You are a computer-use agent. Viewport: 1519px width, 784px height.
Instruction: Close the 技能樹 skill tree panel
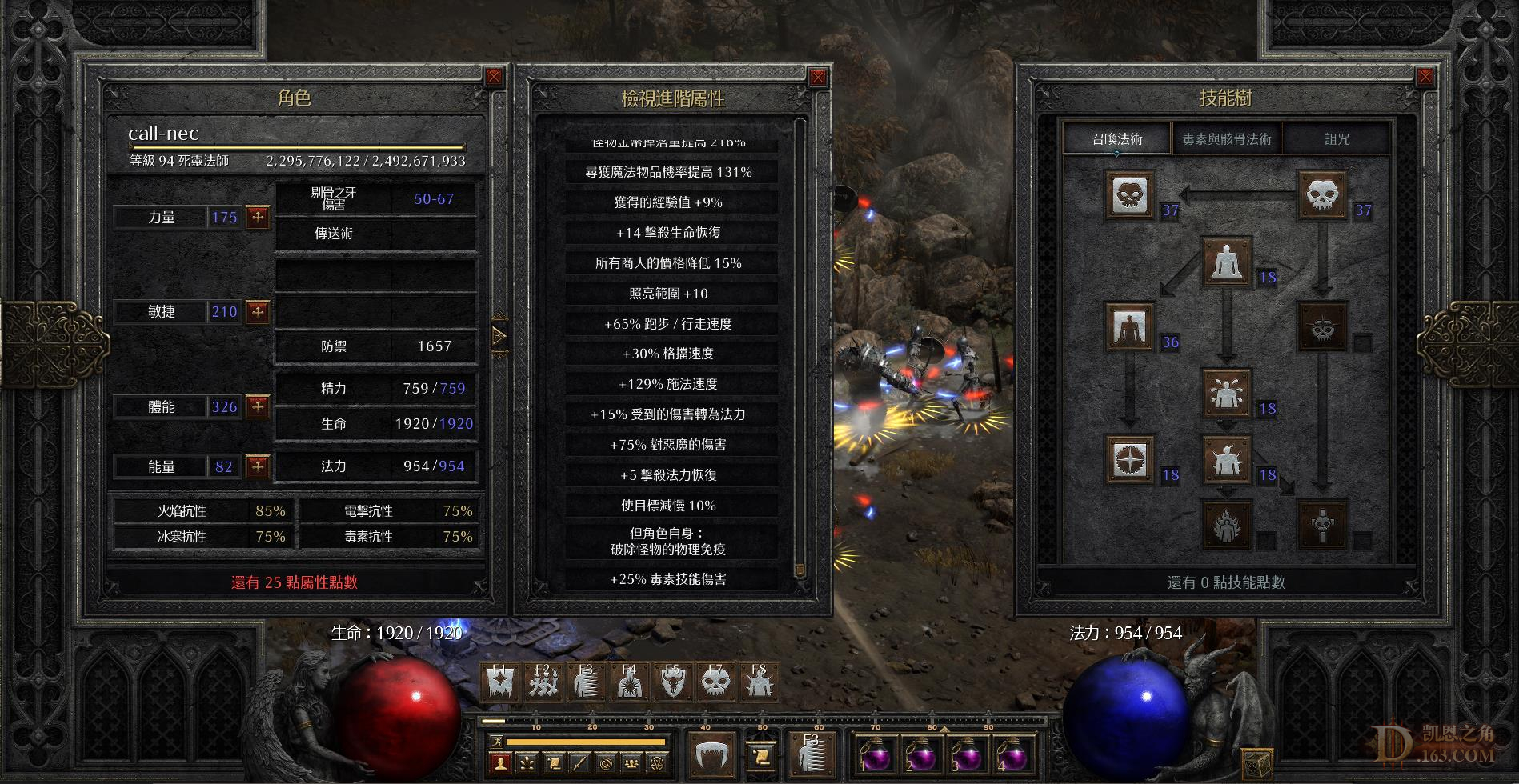click(1425, 77)
